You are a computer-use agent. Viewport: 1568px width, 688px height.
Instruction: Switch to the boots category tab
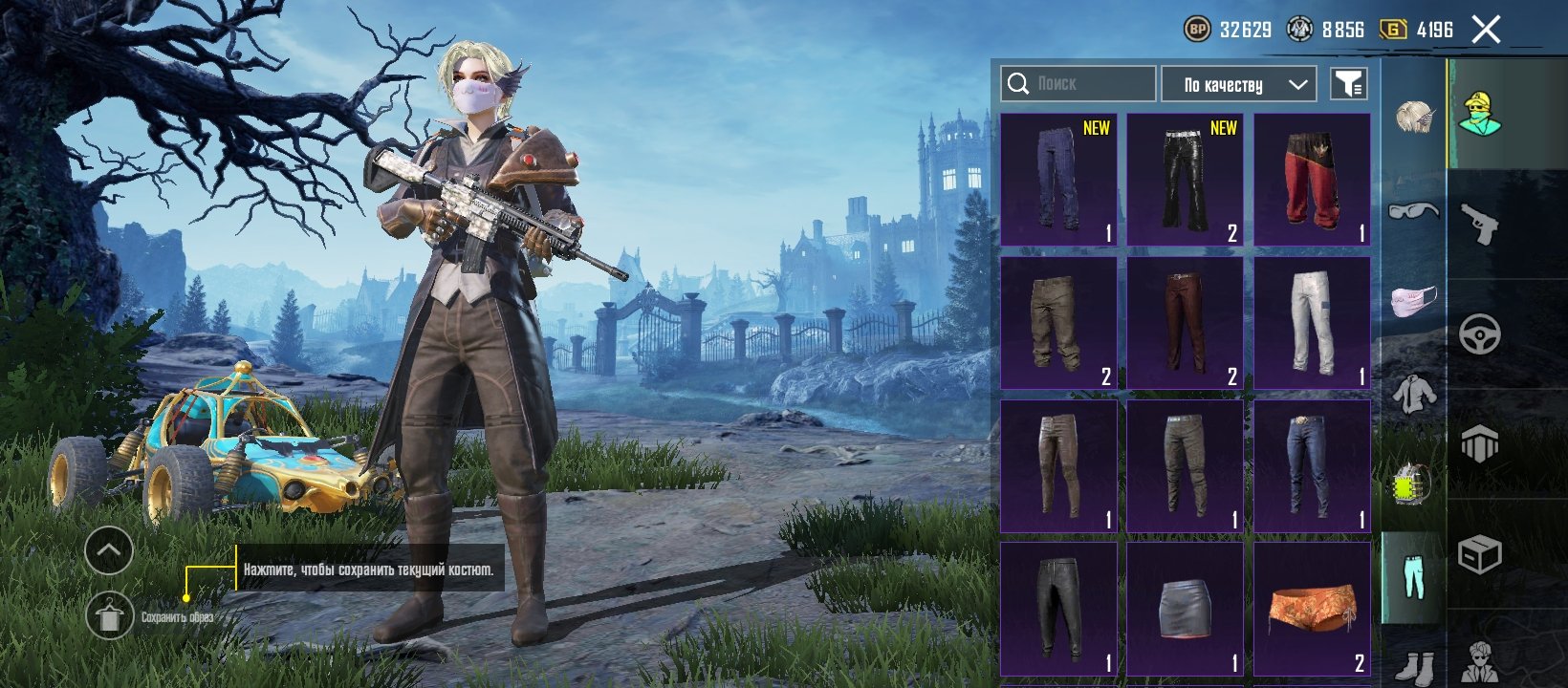point(1413,666)
